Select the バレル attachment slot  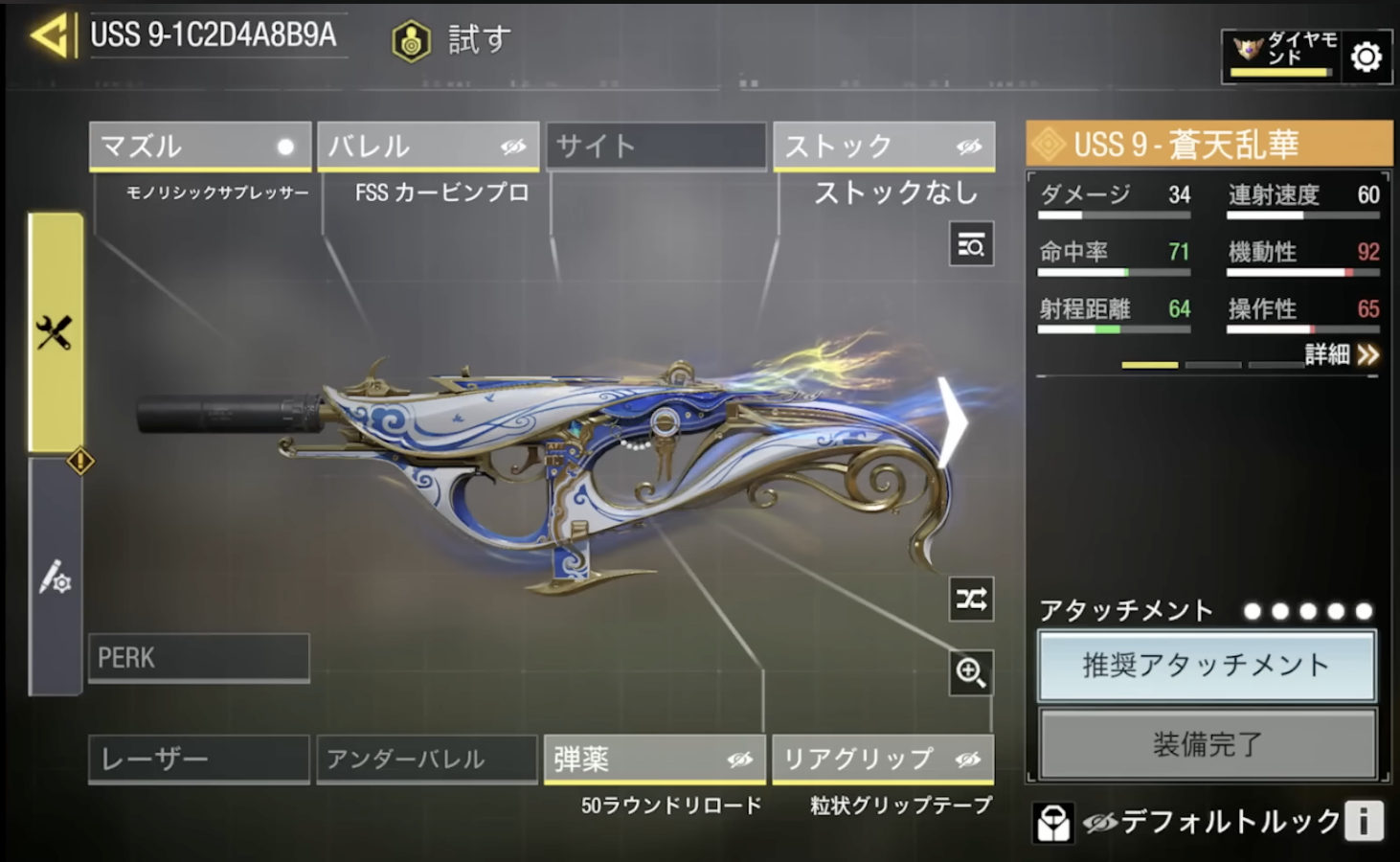coord(428,147)
